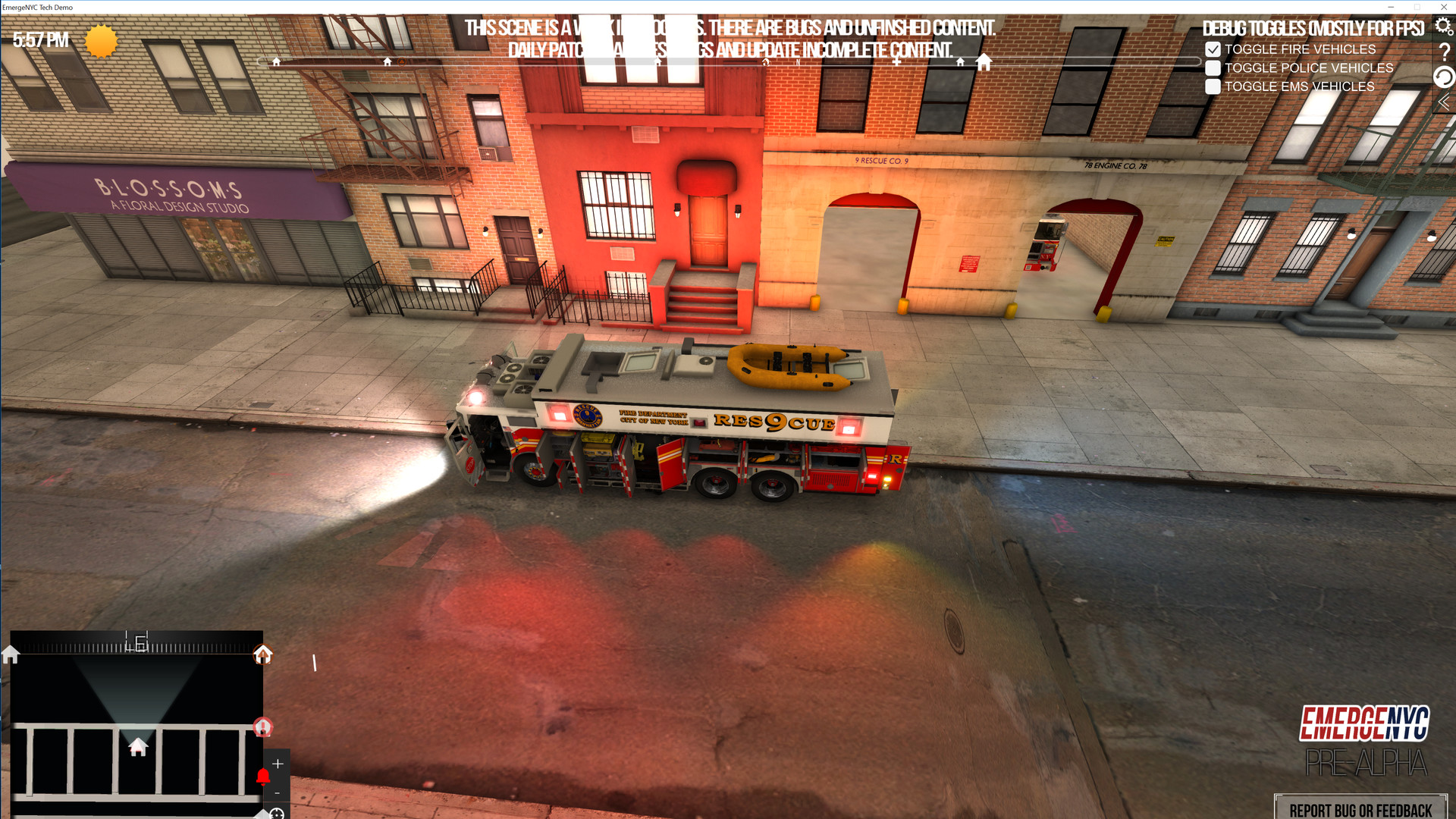Check the Toggle EMS Vehicles box

point(1213,86)
